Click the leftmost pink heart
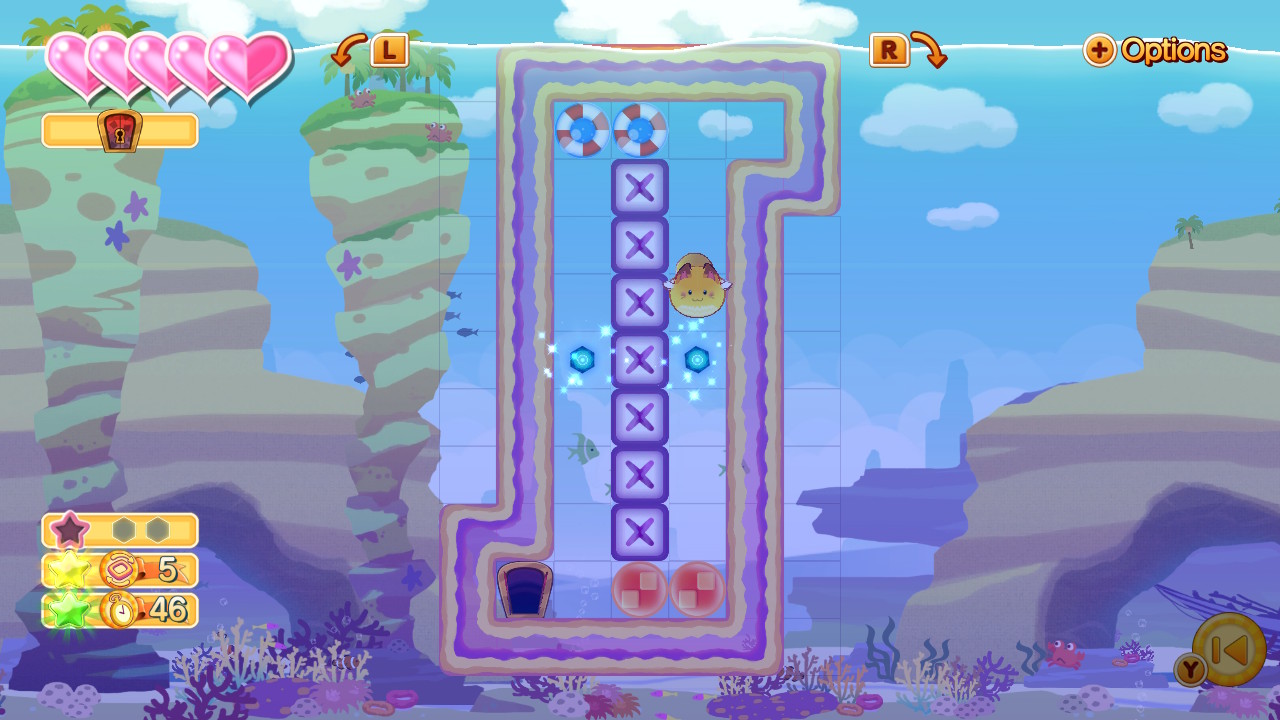Image resolution: width=1280 pixels, height=720 pixels. pos(68,60)
